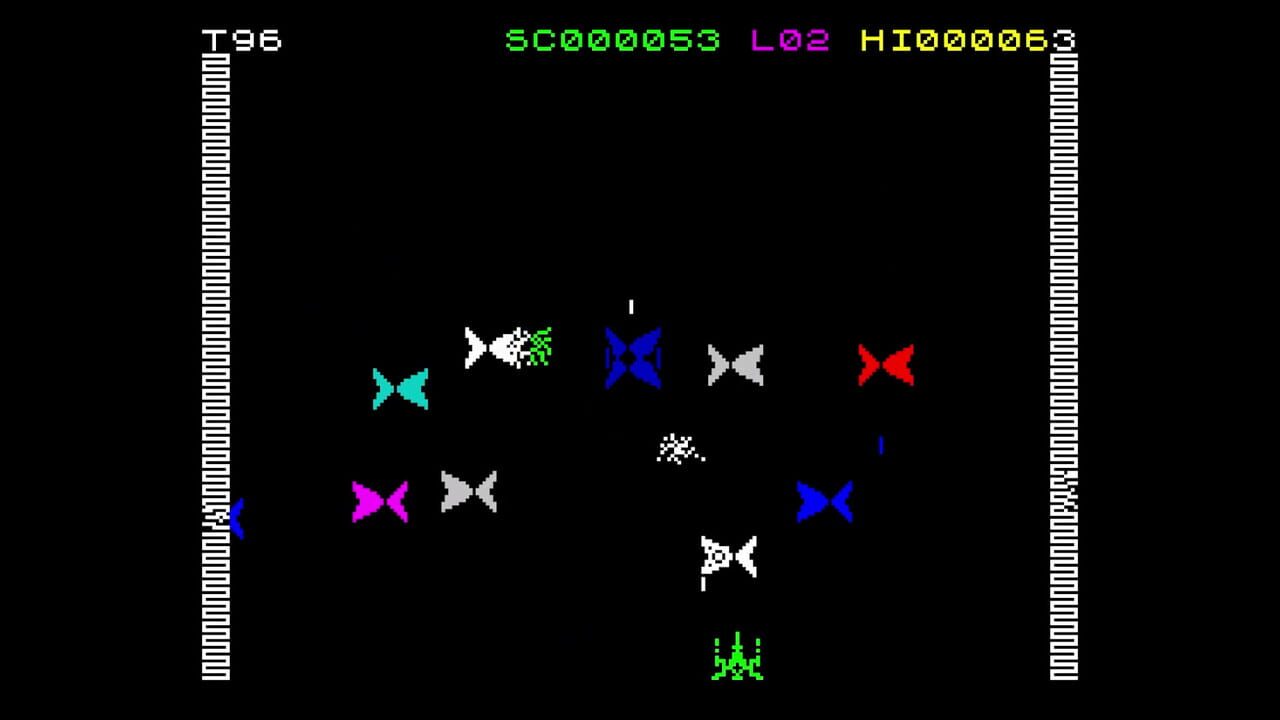Viewport: 1280px width, 720px height.
Task: Select the HI000063 high score display
Action: tap(967, 42)
